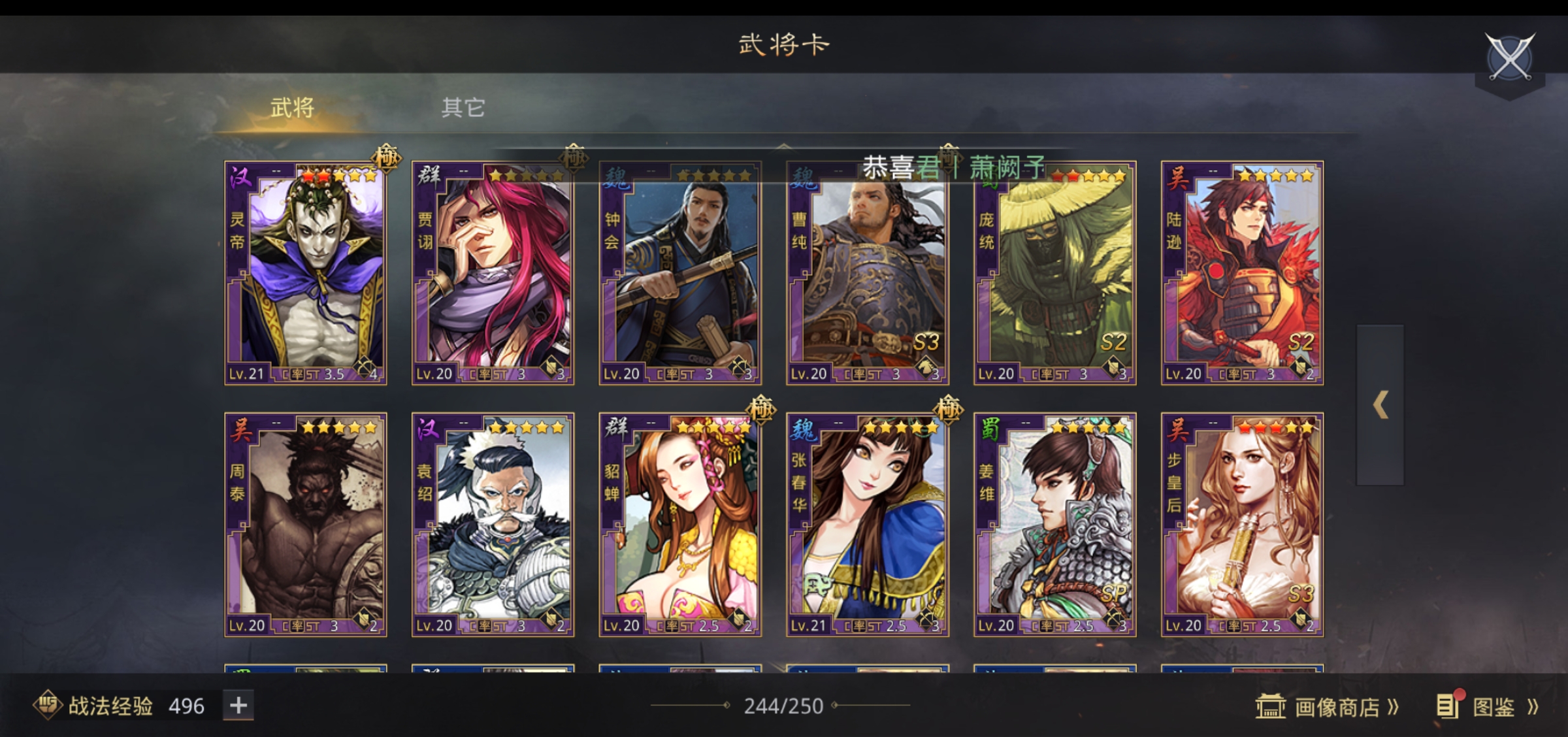Select the 张春华 general card
The width and height of the screenshot is (1568, 737).
coord(868,525)
